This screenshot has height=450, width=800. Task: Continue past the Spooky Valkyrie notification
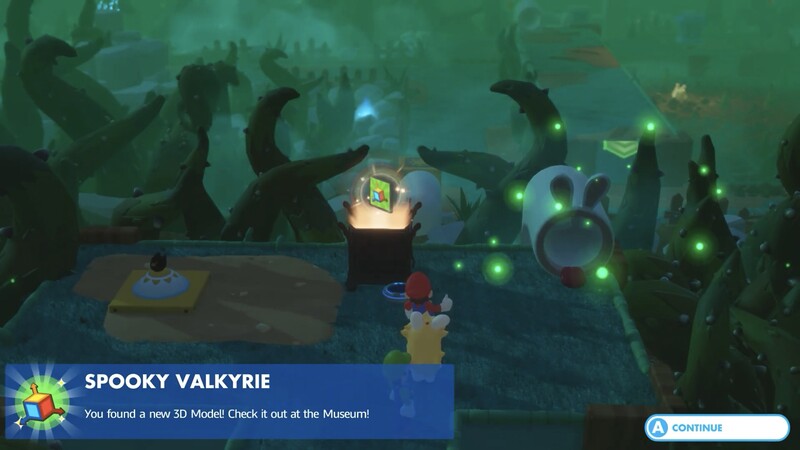[717, 427]
